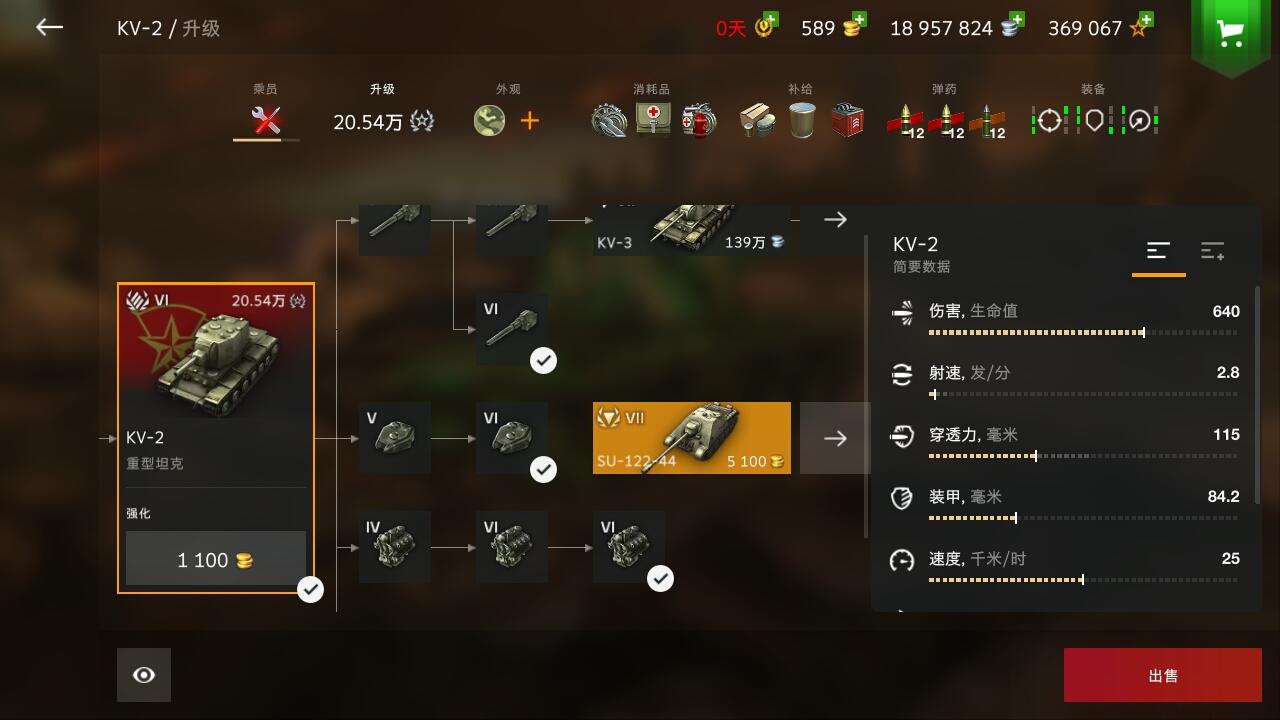This screenshot has height=720, width=1280.
Task: Select the fire extinguisher consumable icon
Action: click(x=699, y=119)
